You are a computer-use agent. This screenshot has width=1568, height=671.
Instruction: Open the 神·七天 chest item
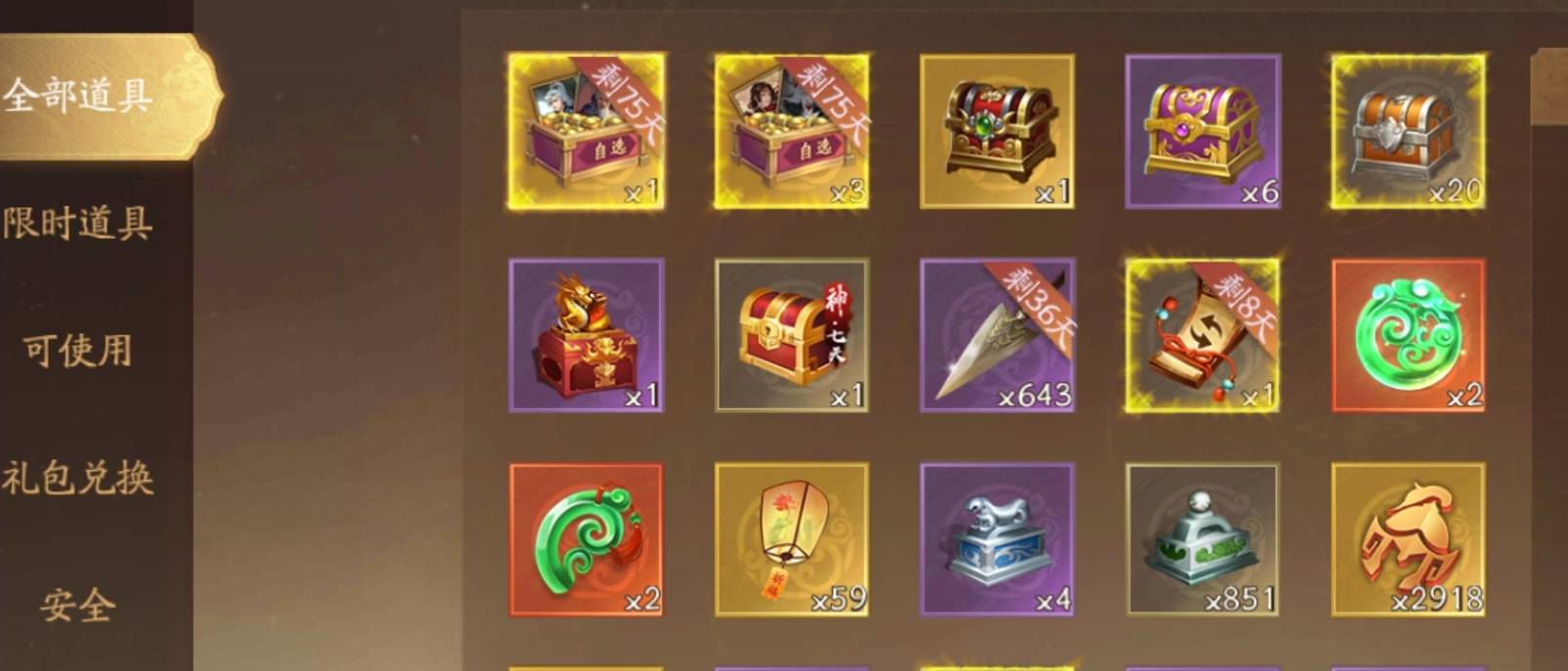tap(792, 335)
